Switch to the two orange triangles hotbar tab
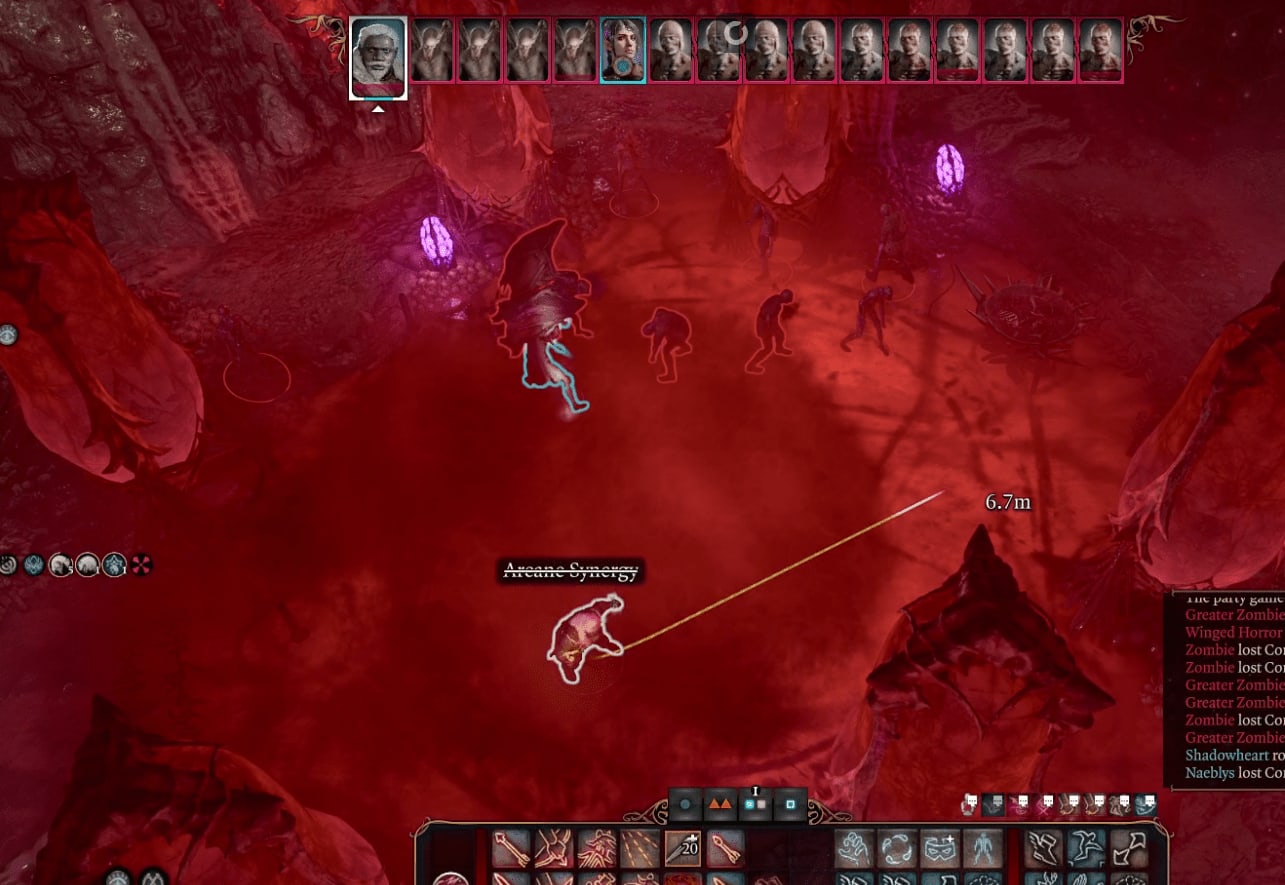 (719, 803)
